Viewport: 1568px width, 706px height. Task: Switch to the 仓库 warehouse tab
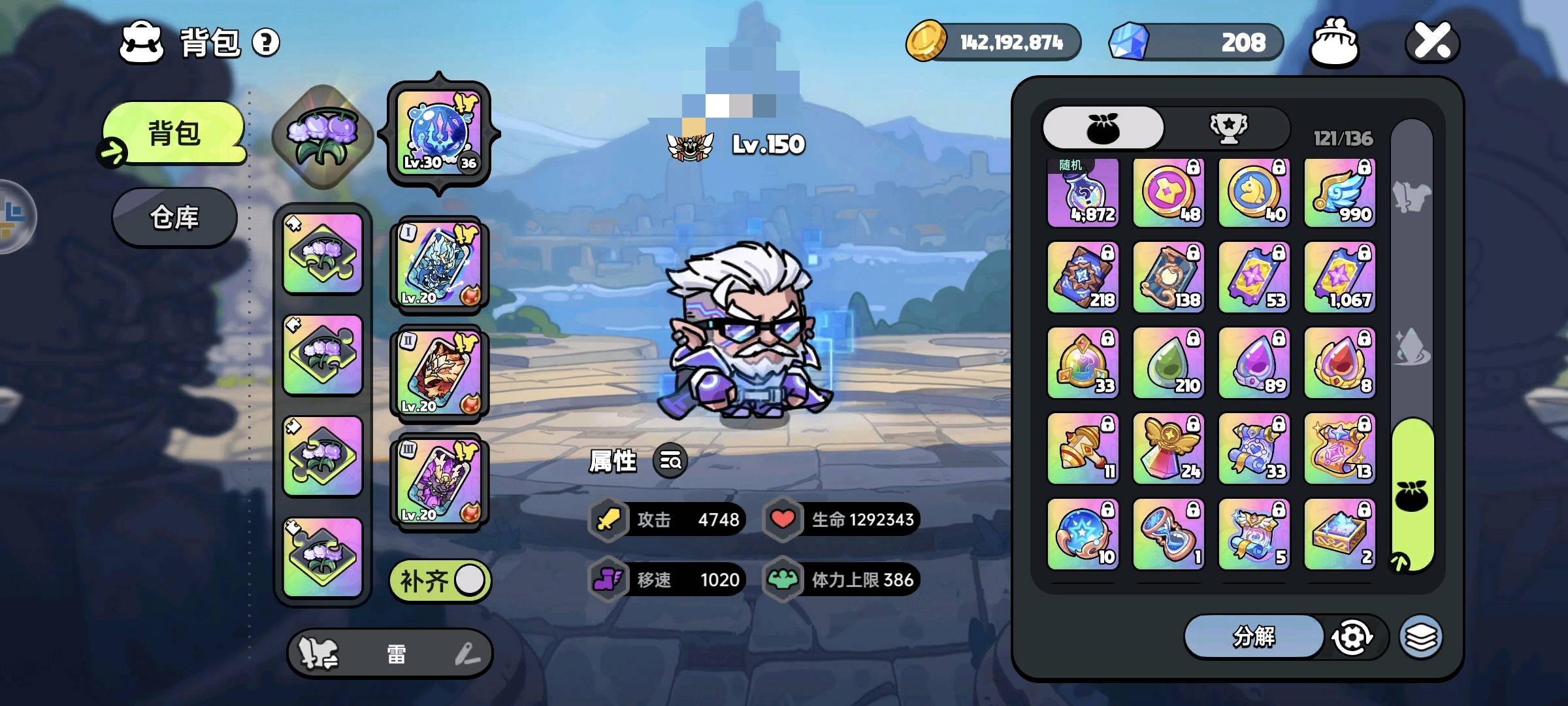174,218
